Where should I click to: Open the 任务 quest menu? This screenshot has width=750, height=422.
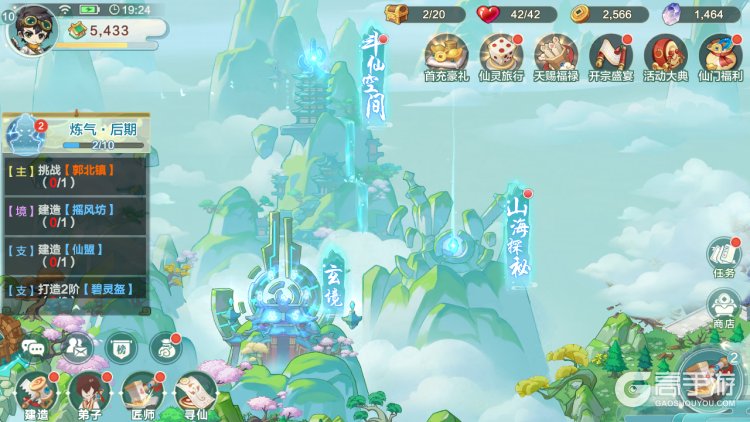click(723, 256)
